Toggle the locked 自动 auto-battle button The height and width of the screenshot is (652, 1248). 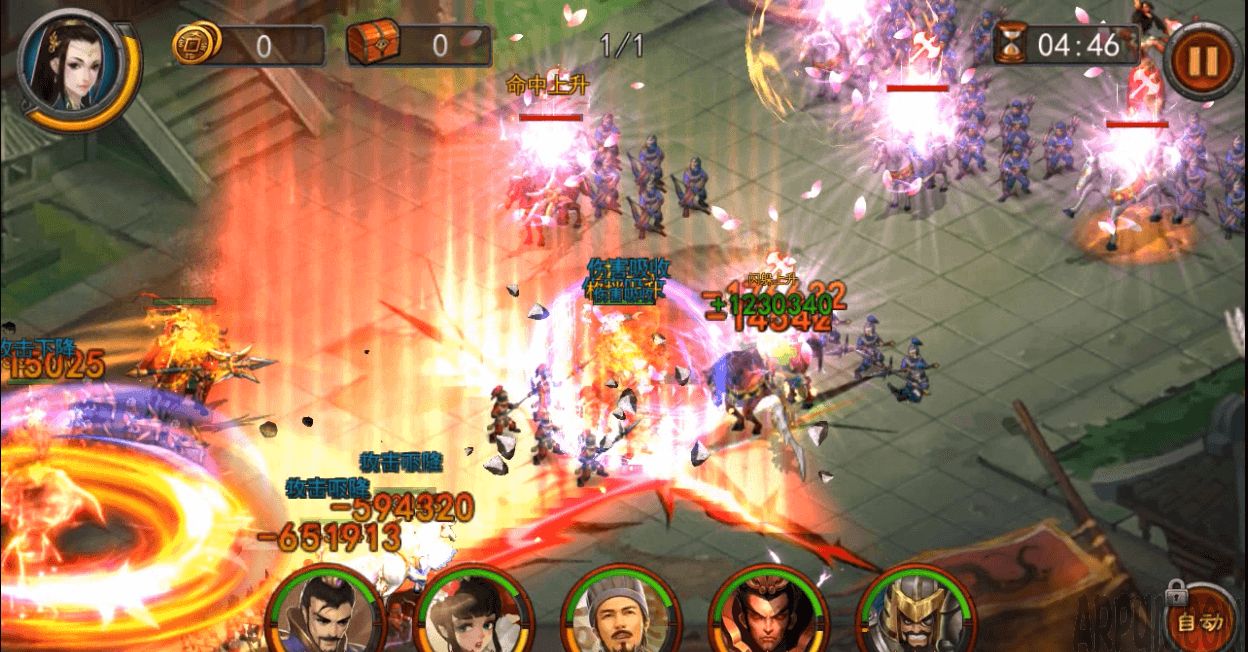[1201, 621]
